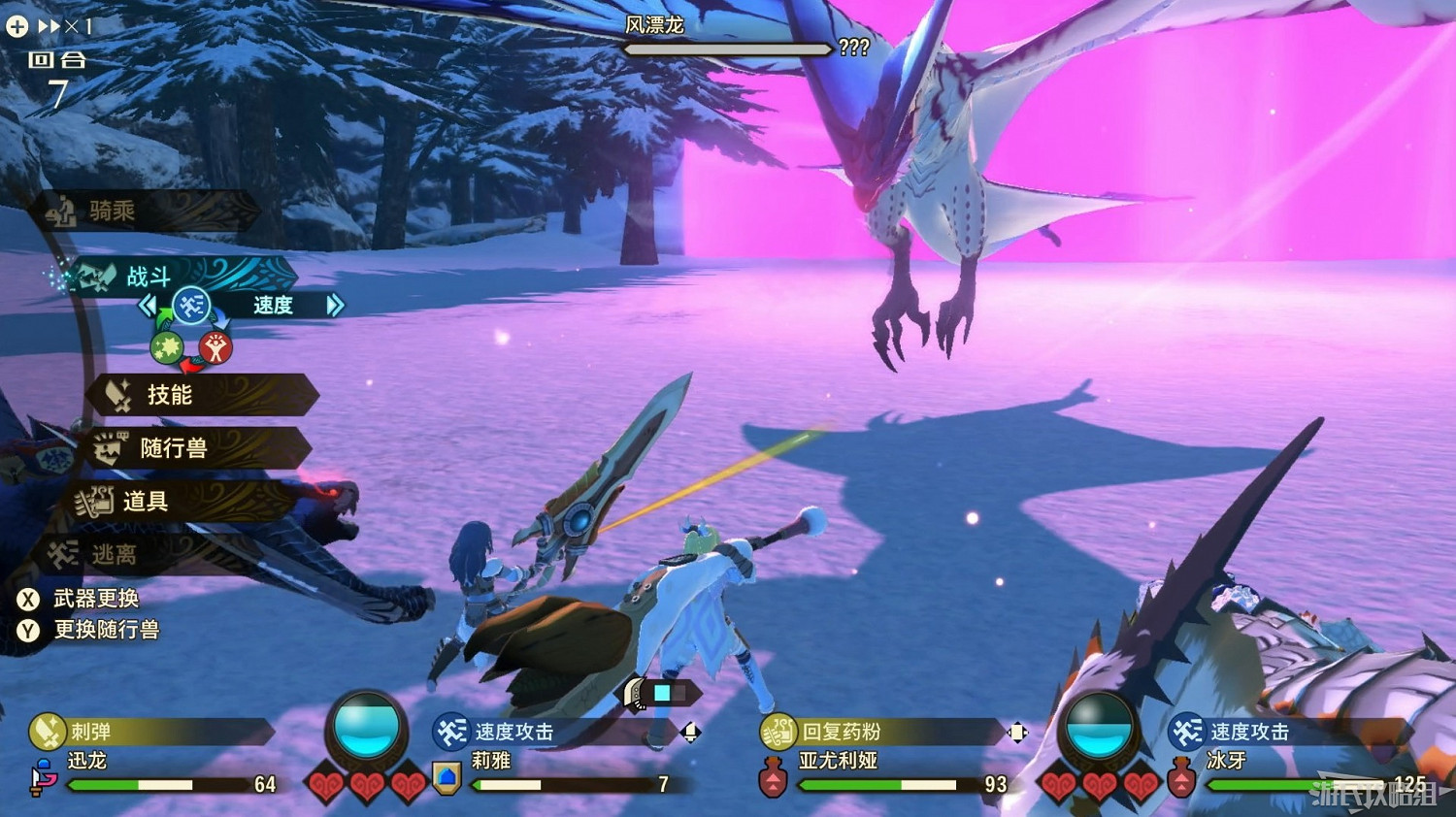This screenshot has height=817, width=1456.
Task: Open the 骑乘 (Ride) command icon
Action: 63,211
